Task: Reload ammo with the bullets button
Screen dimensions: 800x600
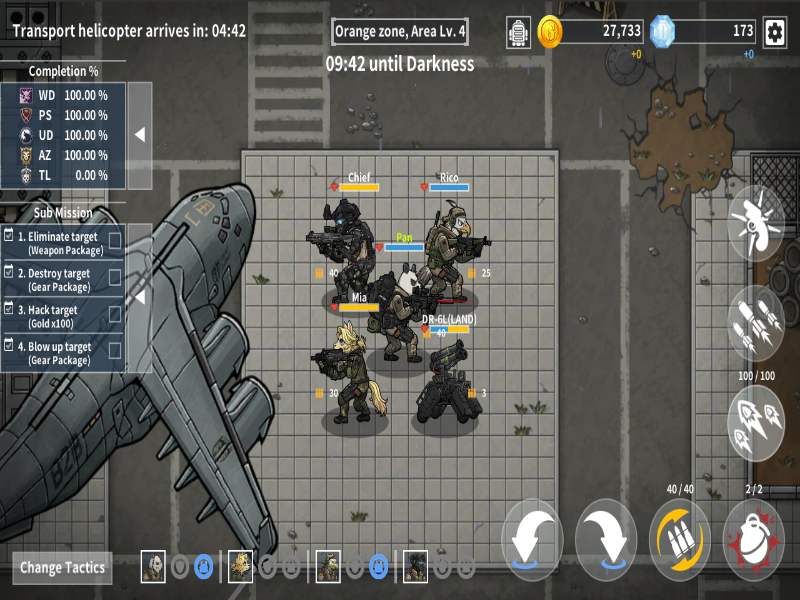Action: click(x=680, y=537)
